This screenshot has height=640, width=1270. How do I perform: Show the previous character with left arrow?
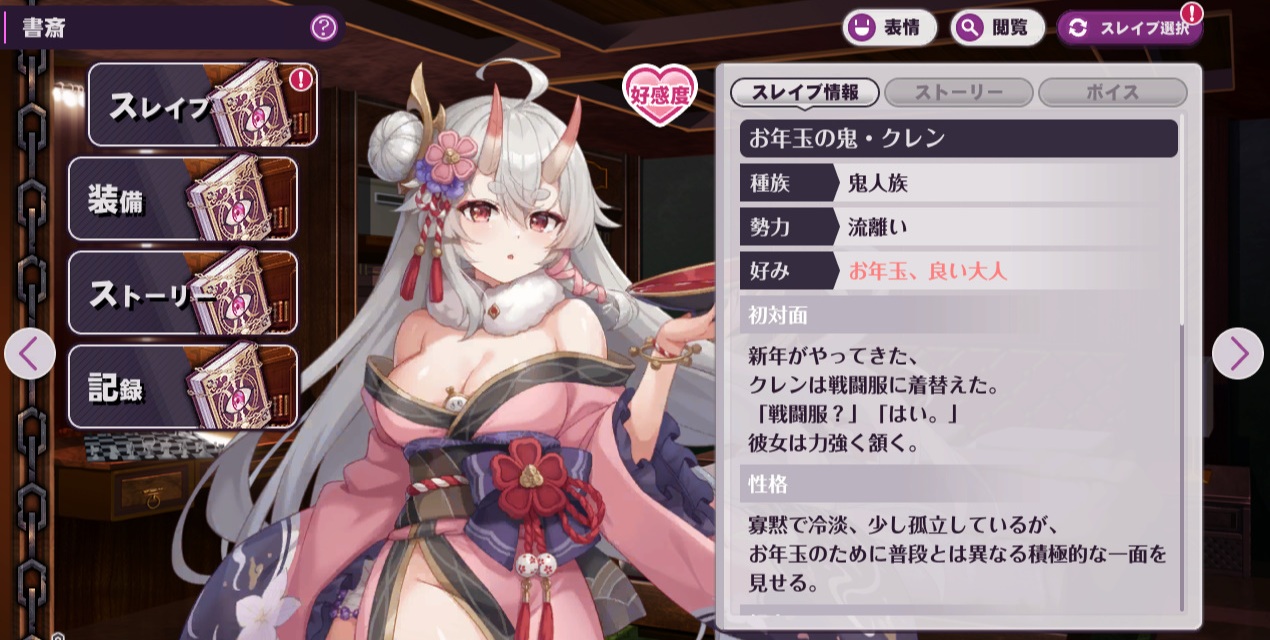coord(29,353)
